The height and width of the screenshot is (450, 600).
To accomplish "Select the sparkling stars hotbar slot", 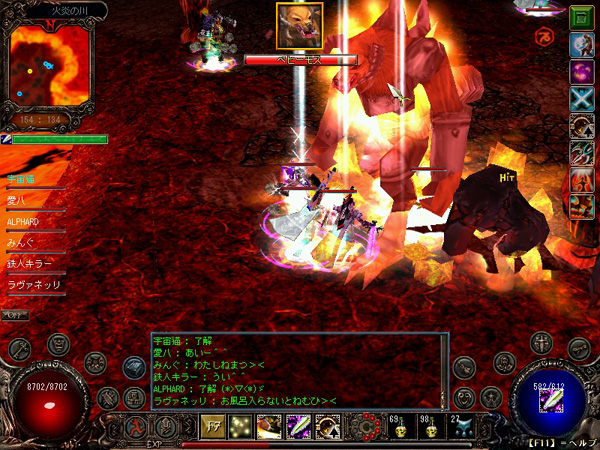I will 242,427.
